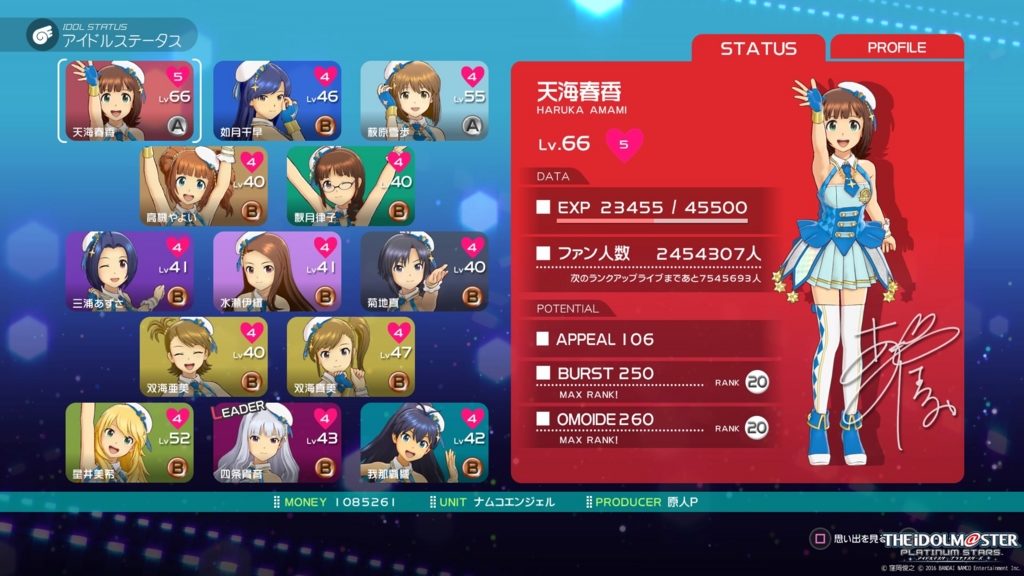Select Makoto Kikuchi's idol card
The image size is (1024, 576).
tap(424, 271)
